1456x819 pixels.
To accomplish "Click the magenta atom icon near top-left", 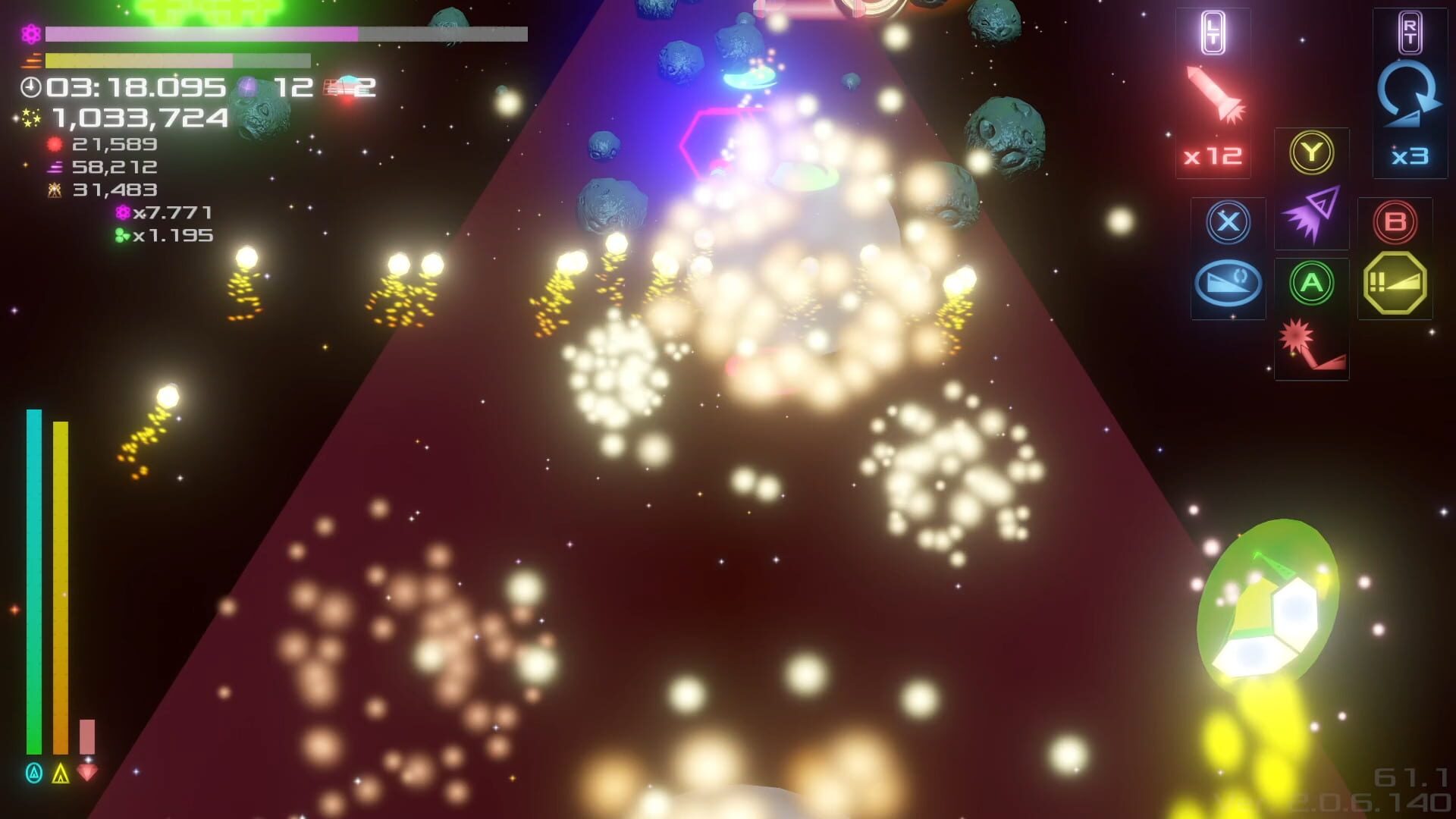I will 29,33.
